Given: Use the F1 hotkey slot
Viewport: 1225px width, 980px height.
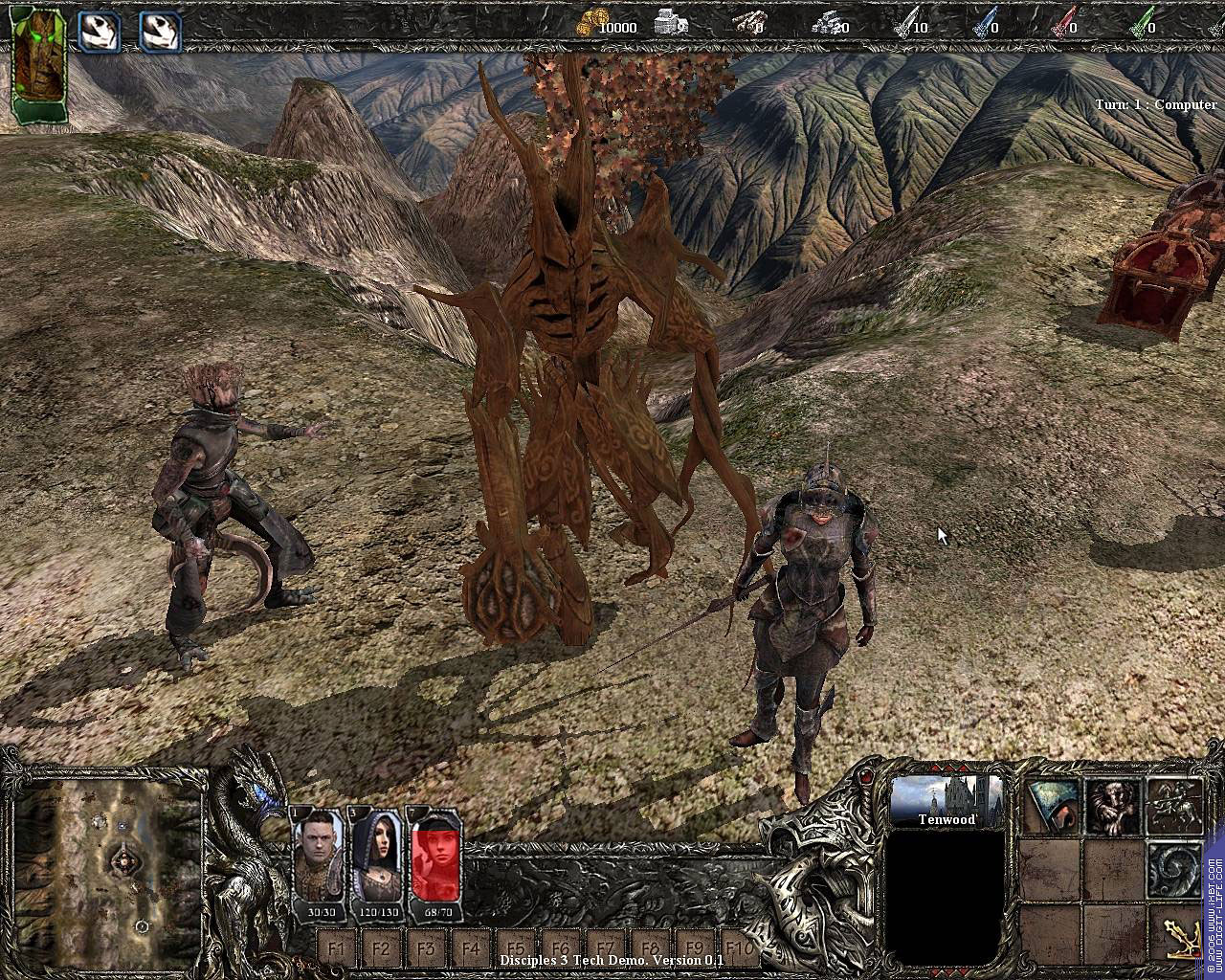Looking at the screenshot, I should pos(337,949).
